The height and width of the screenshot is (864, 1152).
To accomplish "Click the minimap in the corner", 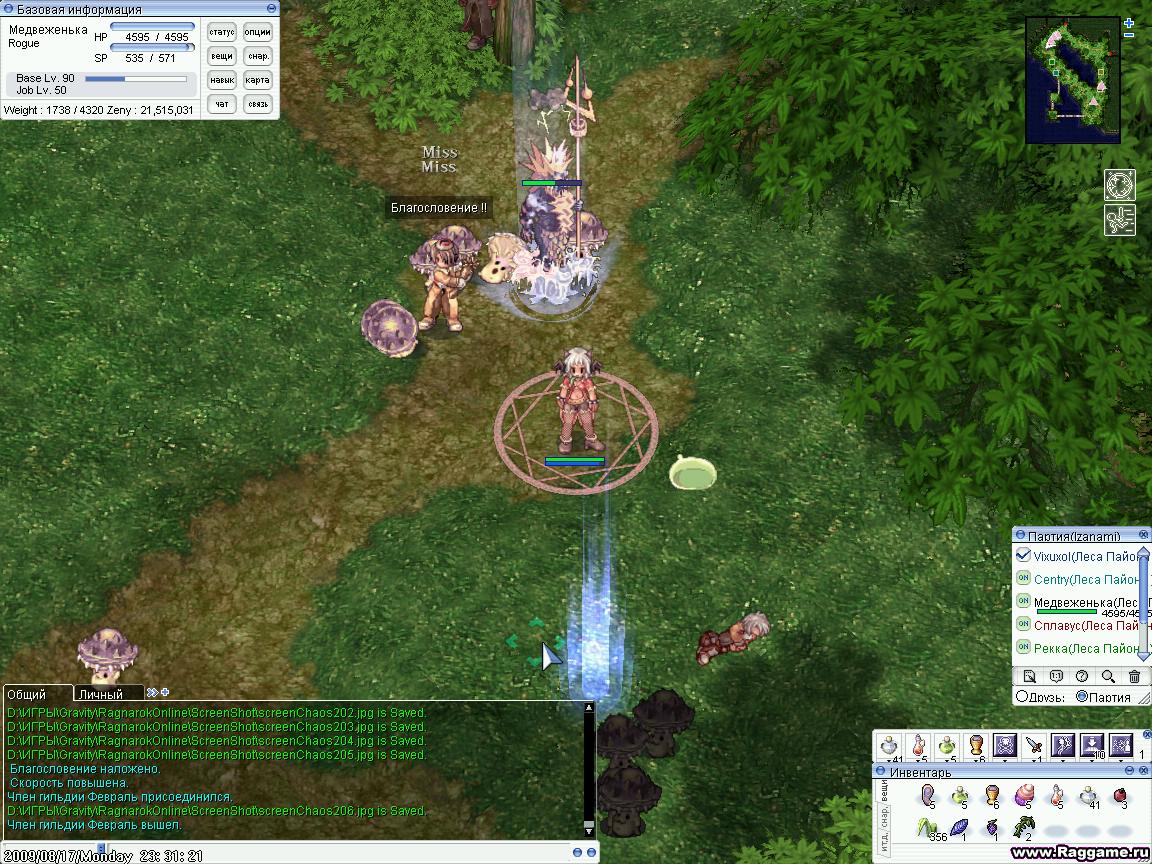I will pos(1071,74).
